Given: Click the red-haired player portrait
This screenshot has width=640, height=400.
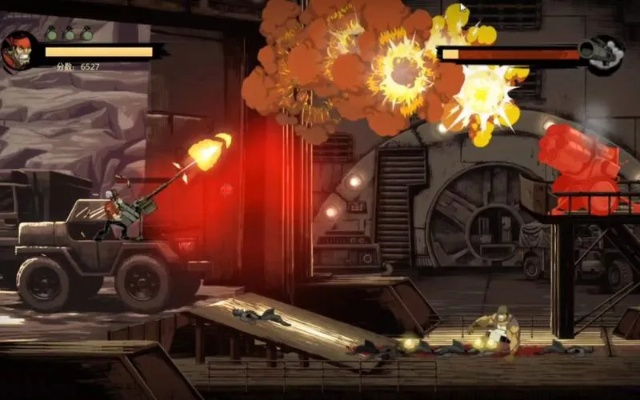Looking at the screenshot, I should point(19,51).
